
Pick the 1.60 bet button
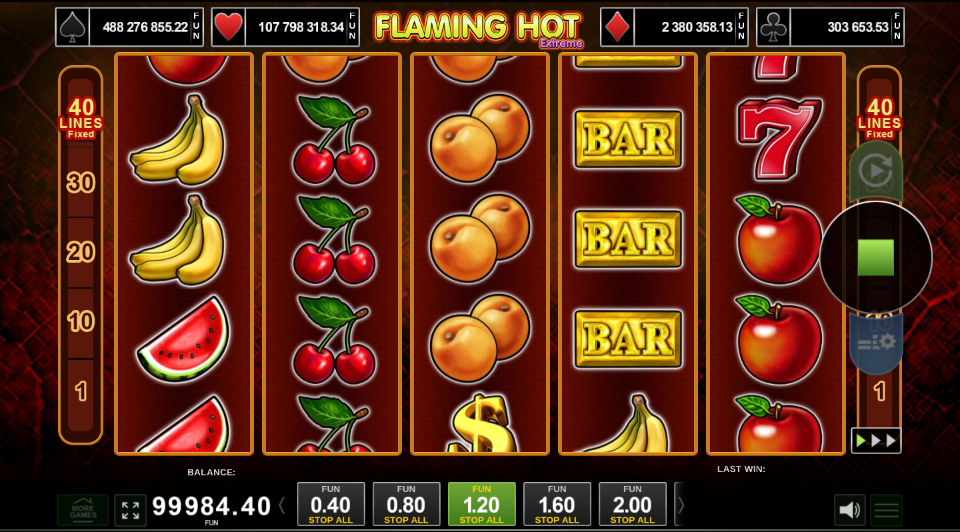click(557, 504)
